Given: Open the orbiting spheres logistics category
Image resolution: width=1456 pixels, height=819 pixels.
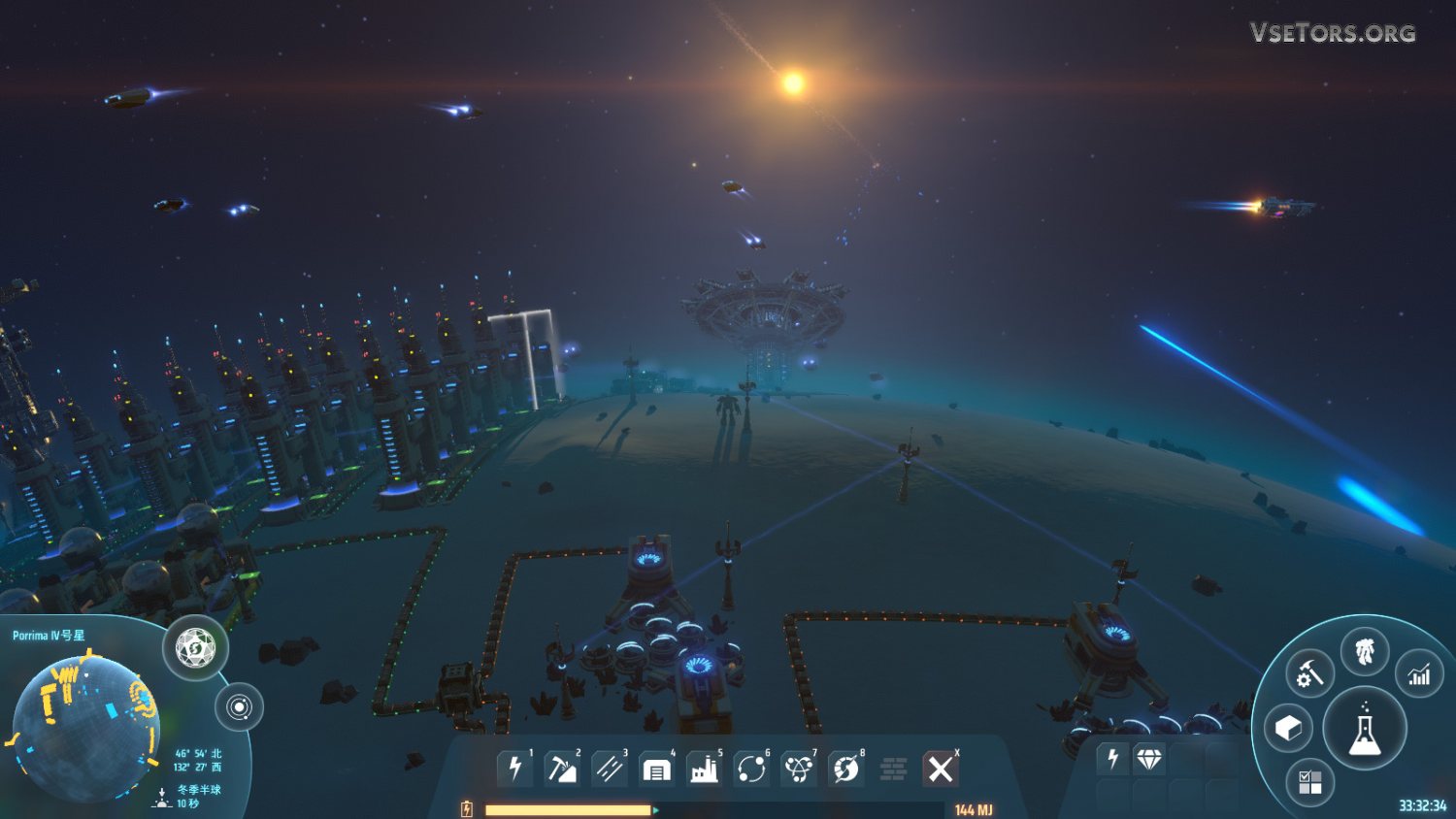Looking at the screenshot, I should click(x=751, y=770).
